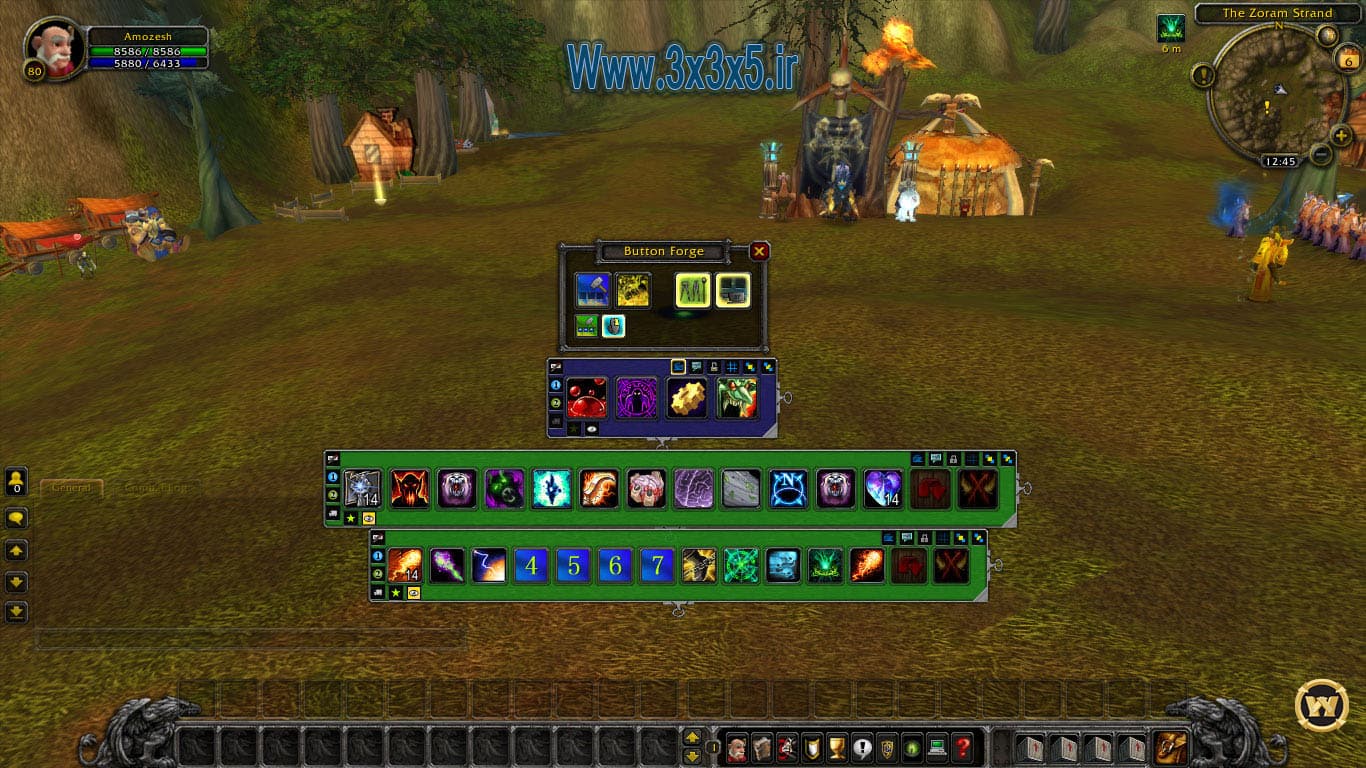The width and height of the screenshot is (1366, 768).
Task: Click the minimap zoom-in plus button
Action: (x=1340, y=135)
